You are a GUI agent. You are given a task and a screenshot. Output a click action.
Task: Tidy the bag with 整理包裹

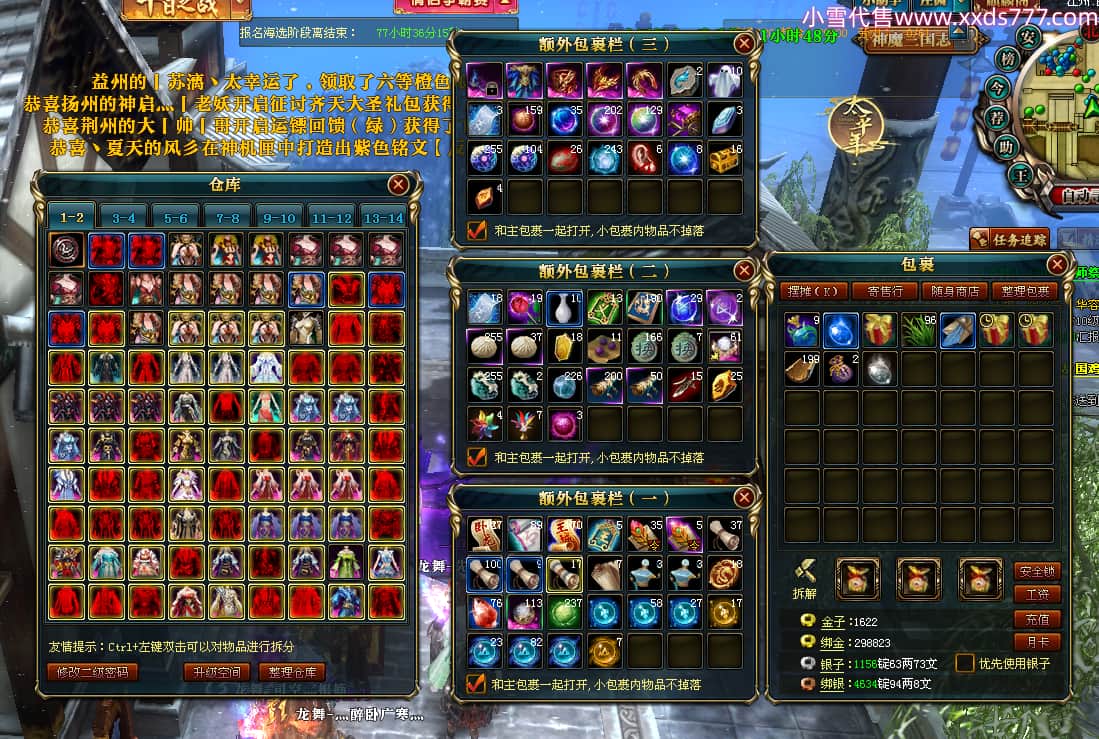(x=1024, y=291)
